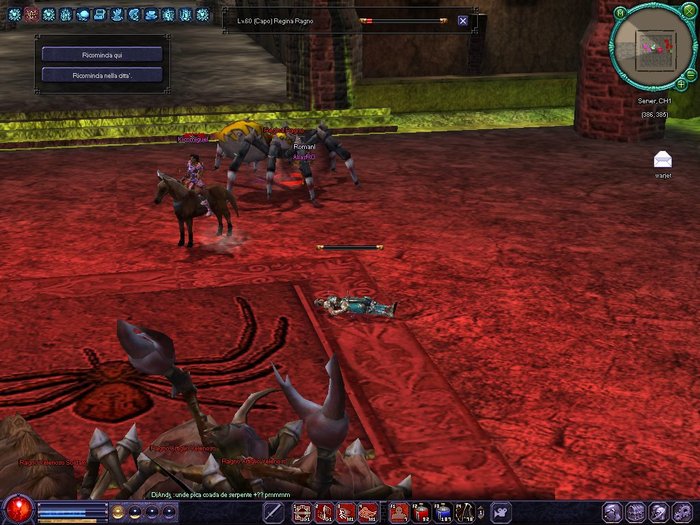Screen dimensions: 700x525
Task: Use the red potion hotbar slot
Action: [x=422, y=512]
